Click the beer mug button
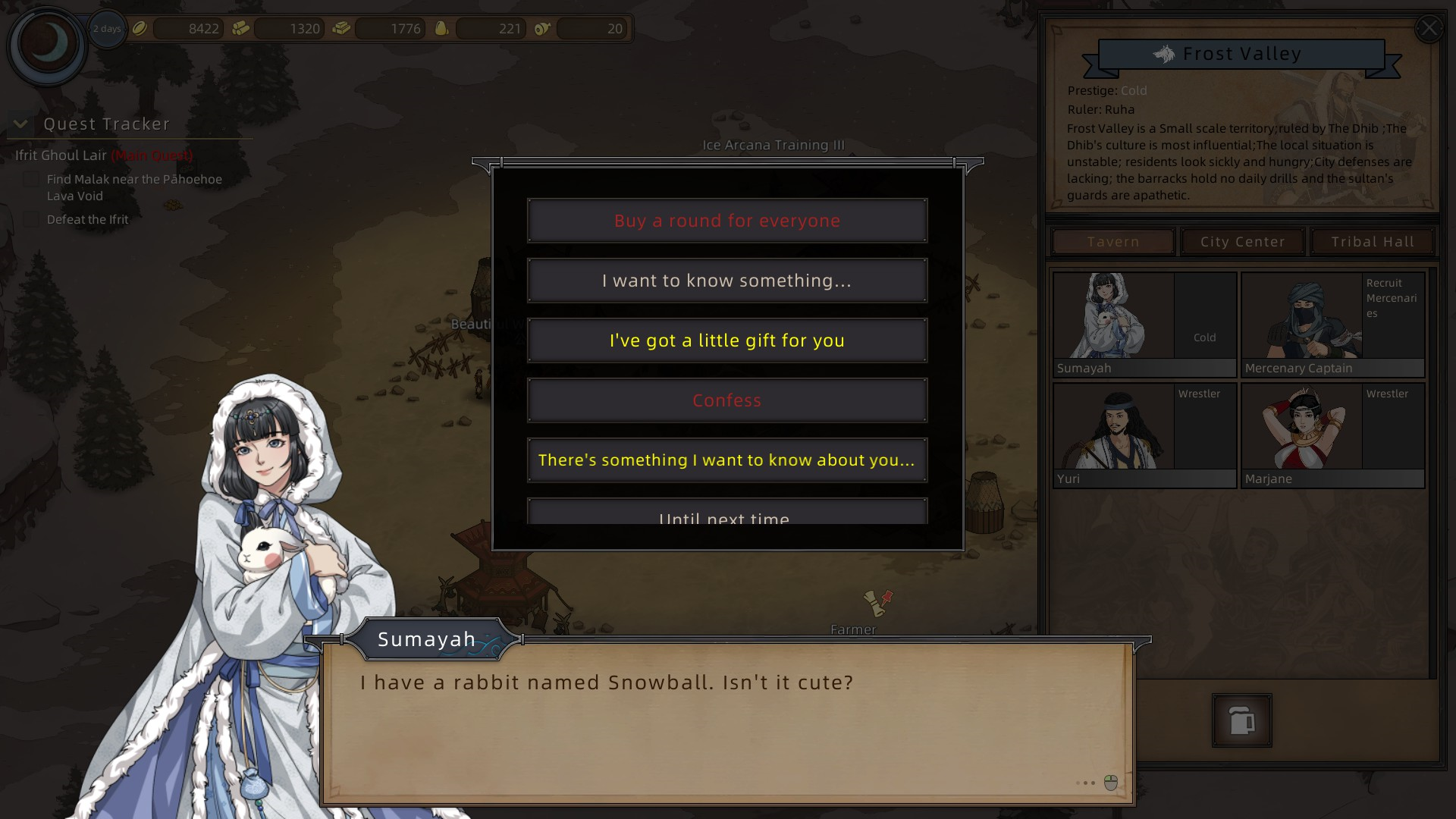1456x819 pixels. (x=1241, y=720)
